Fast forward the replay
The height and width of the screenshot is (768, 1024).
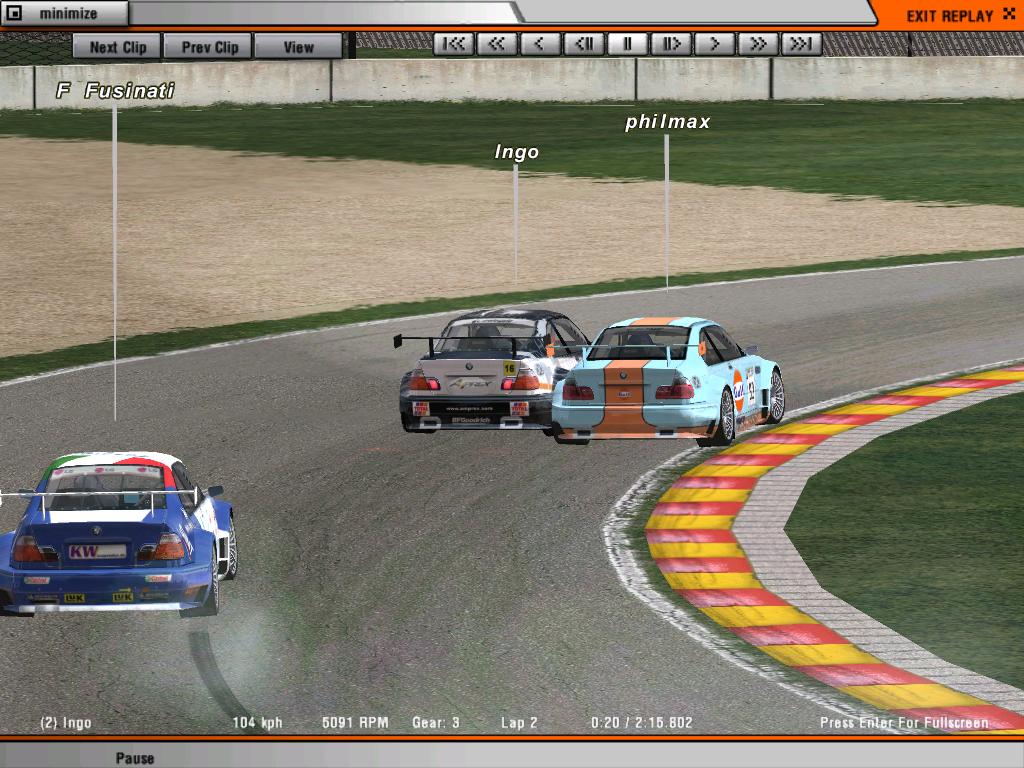[x=758, y=44]
